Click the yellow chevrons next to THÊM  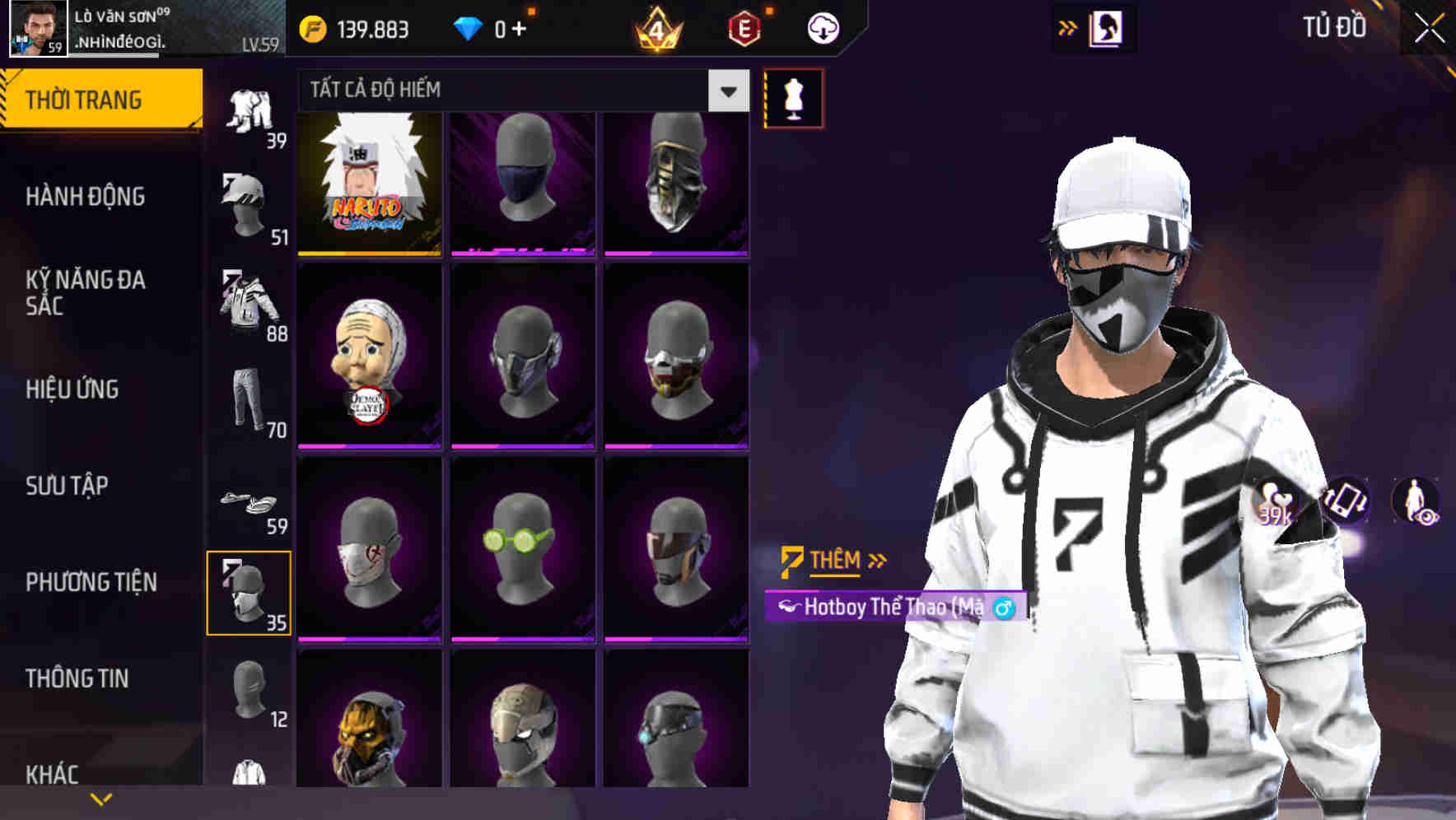[x=876, y=560]
